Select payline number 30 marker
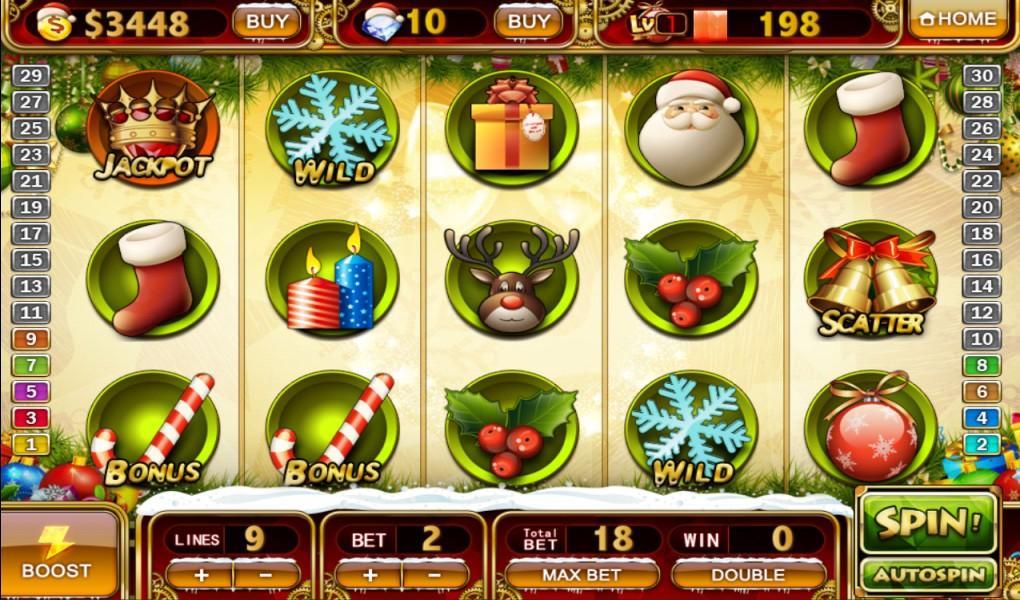The image size is (1020, 600). (984, 76)
